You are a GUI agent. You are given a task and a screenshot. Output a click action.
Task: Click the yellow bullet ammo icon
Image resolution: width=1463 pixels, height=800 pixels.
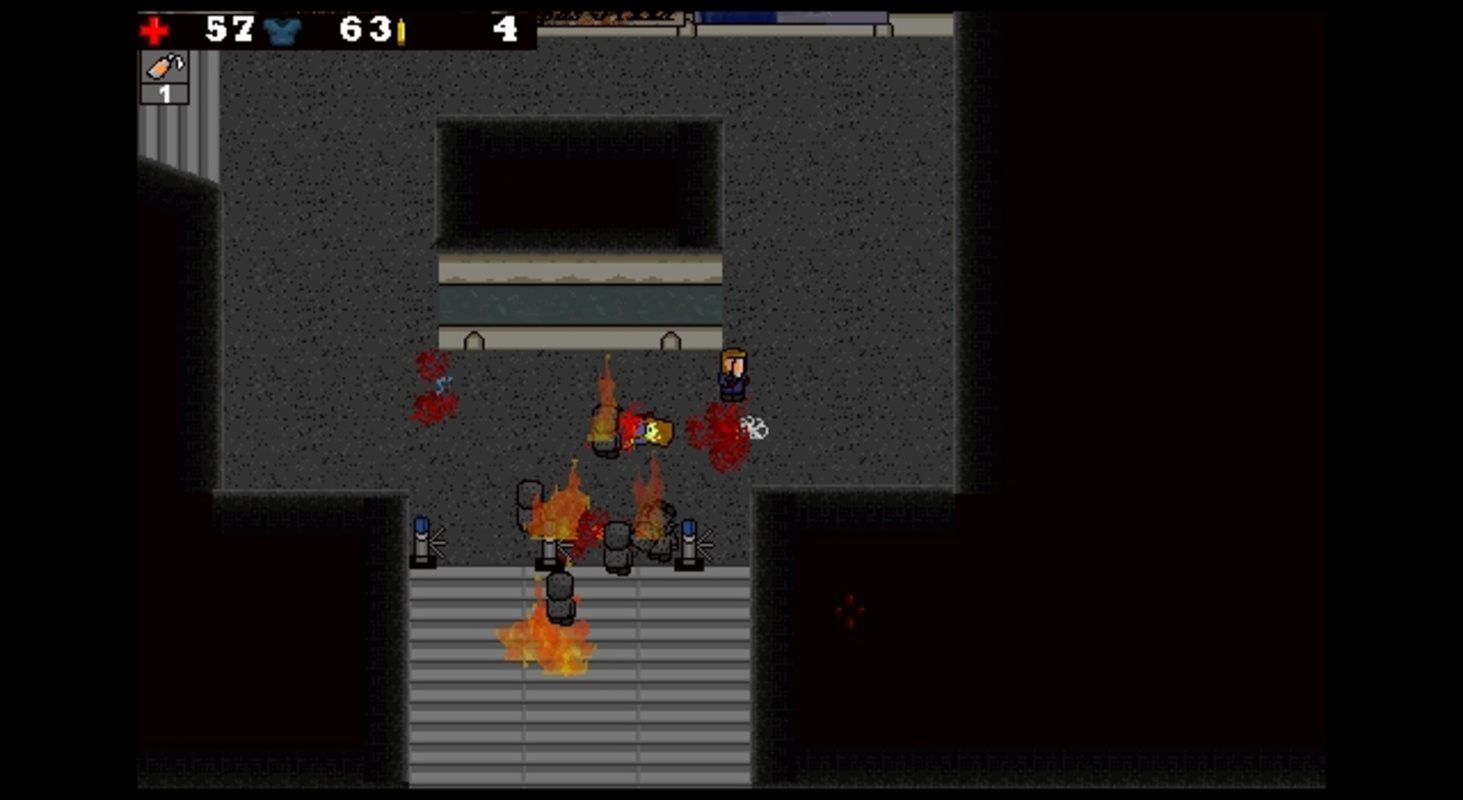pos(402,32)
